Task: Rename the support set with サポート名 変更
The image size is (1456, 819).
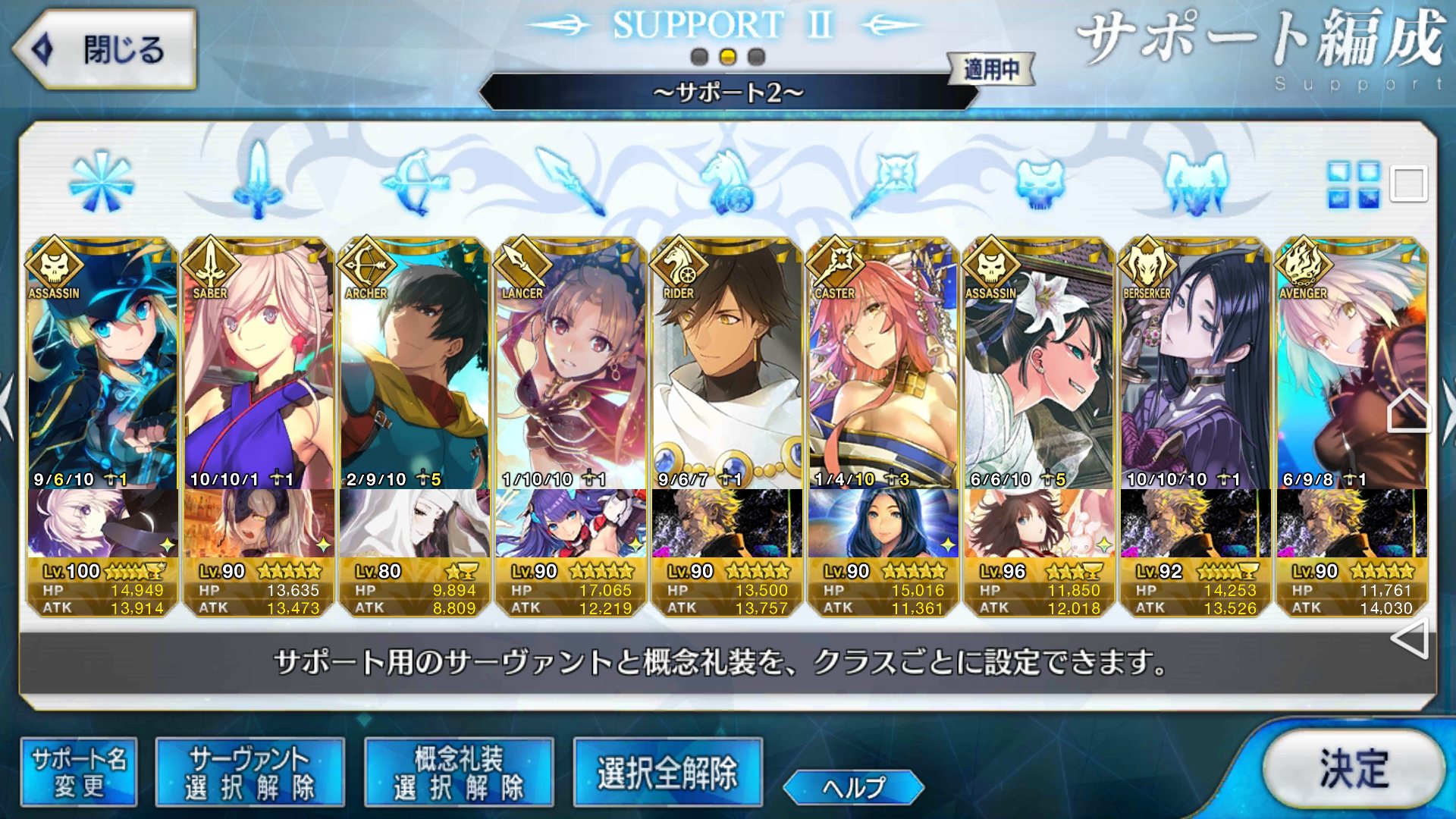Action: coord(79,772)
